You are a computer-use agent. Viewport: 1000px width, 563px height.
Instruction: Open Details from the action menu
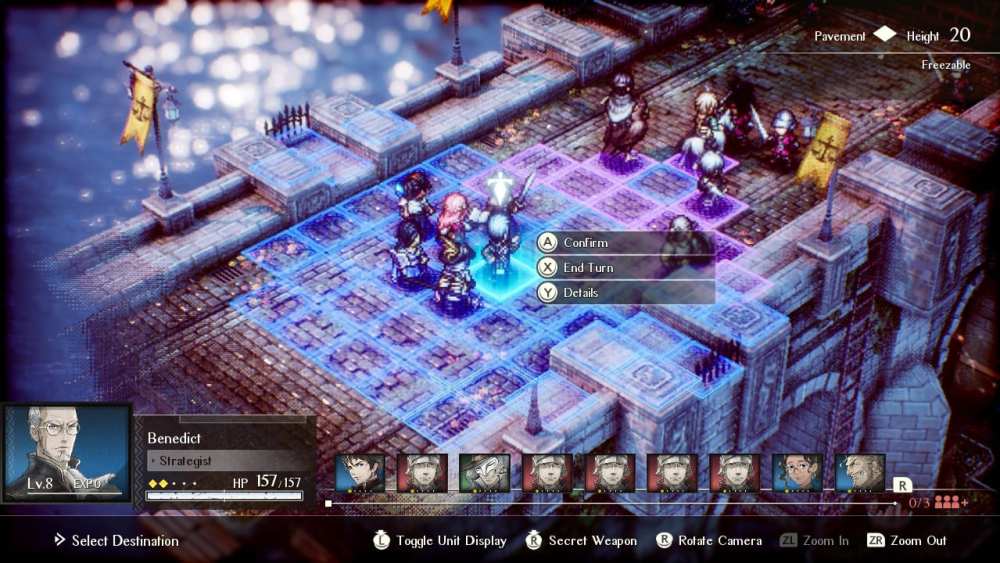(580, 293)
